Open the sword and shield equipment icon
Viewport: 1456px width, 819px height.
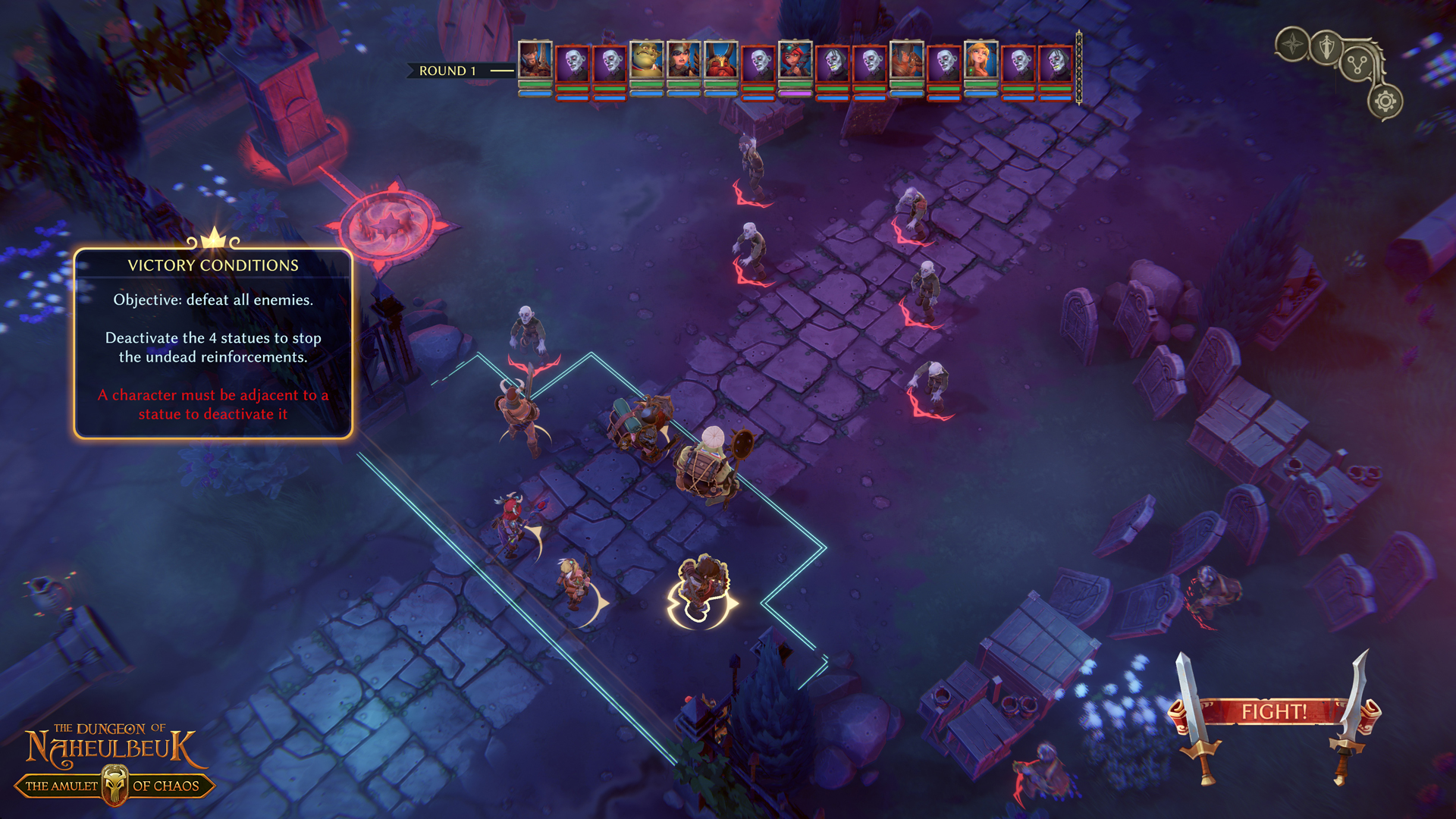[1326, 48]
